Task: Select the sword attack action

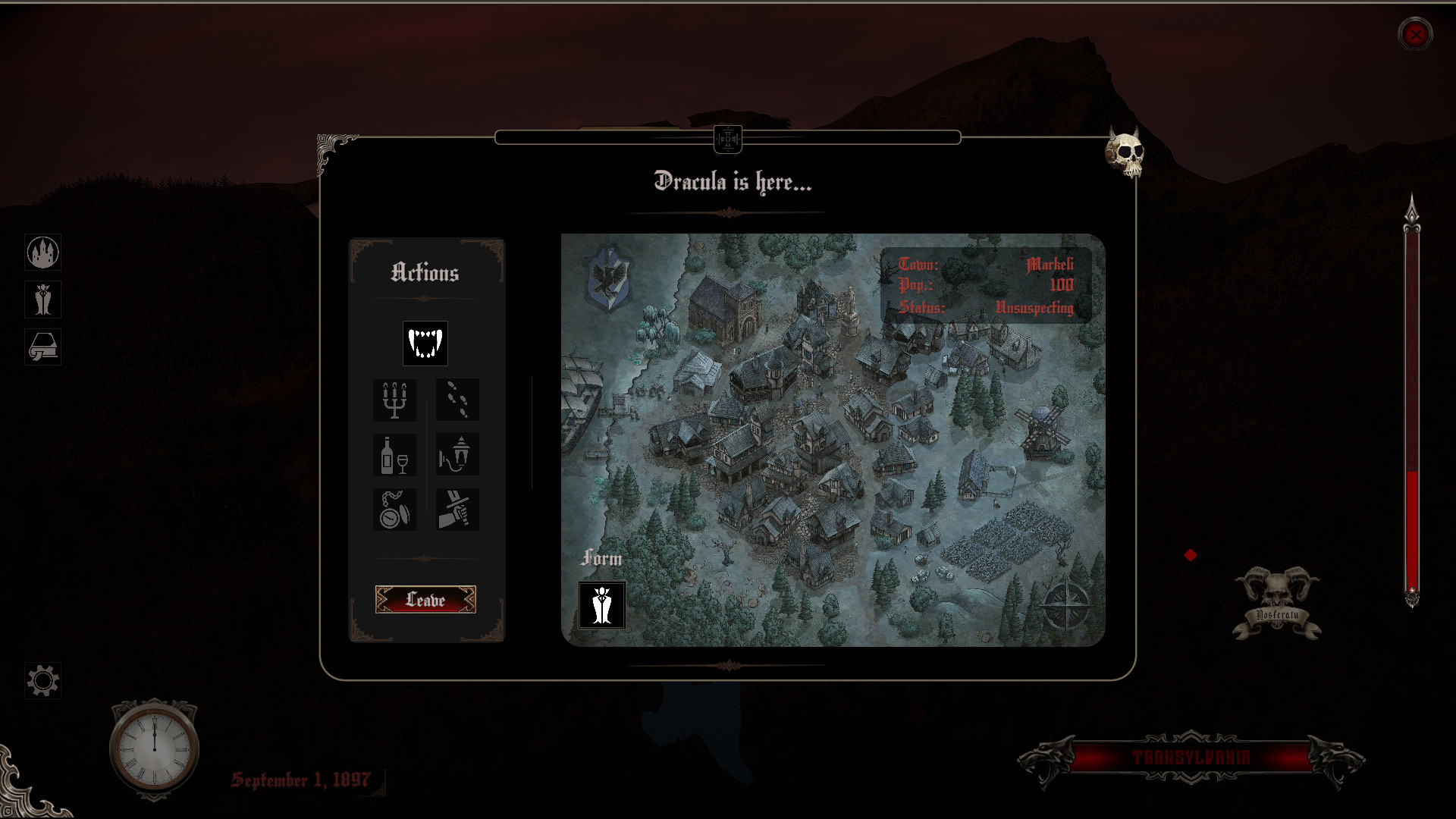Action: click(458, 510)
